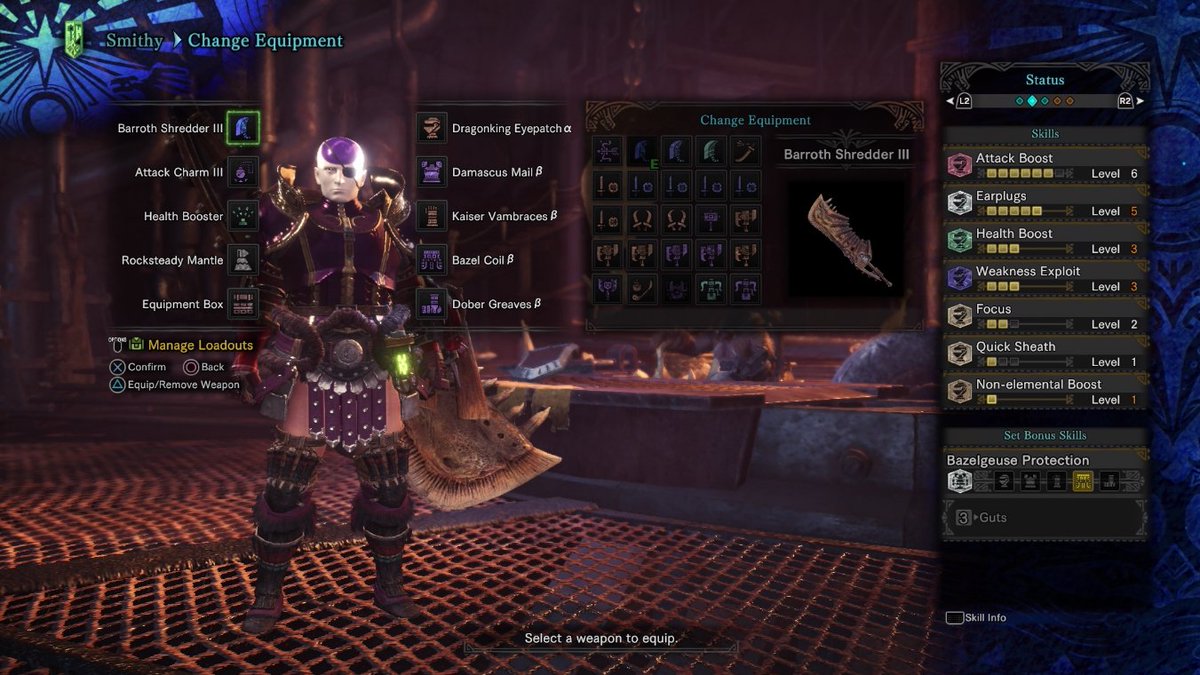1200x675 pixels.
Task: Click the Focus skill entry
Action: (x=1045, y=316)
